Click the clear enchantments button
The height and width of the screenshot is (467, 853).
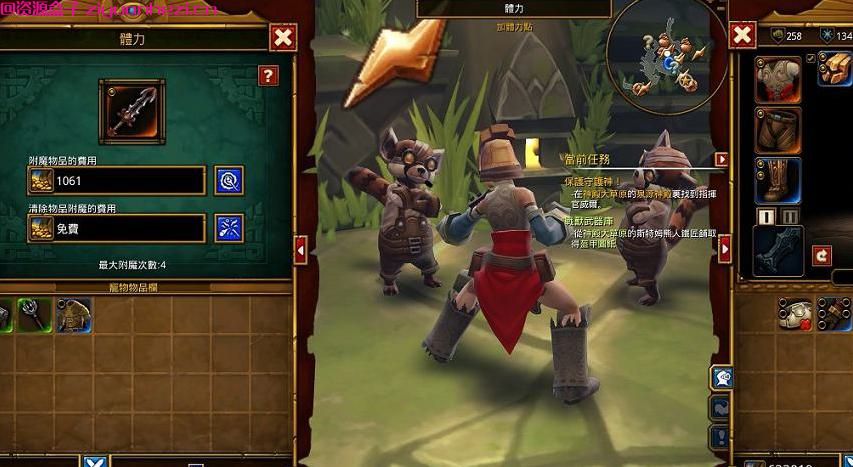(x=230, y=228)
